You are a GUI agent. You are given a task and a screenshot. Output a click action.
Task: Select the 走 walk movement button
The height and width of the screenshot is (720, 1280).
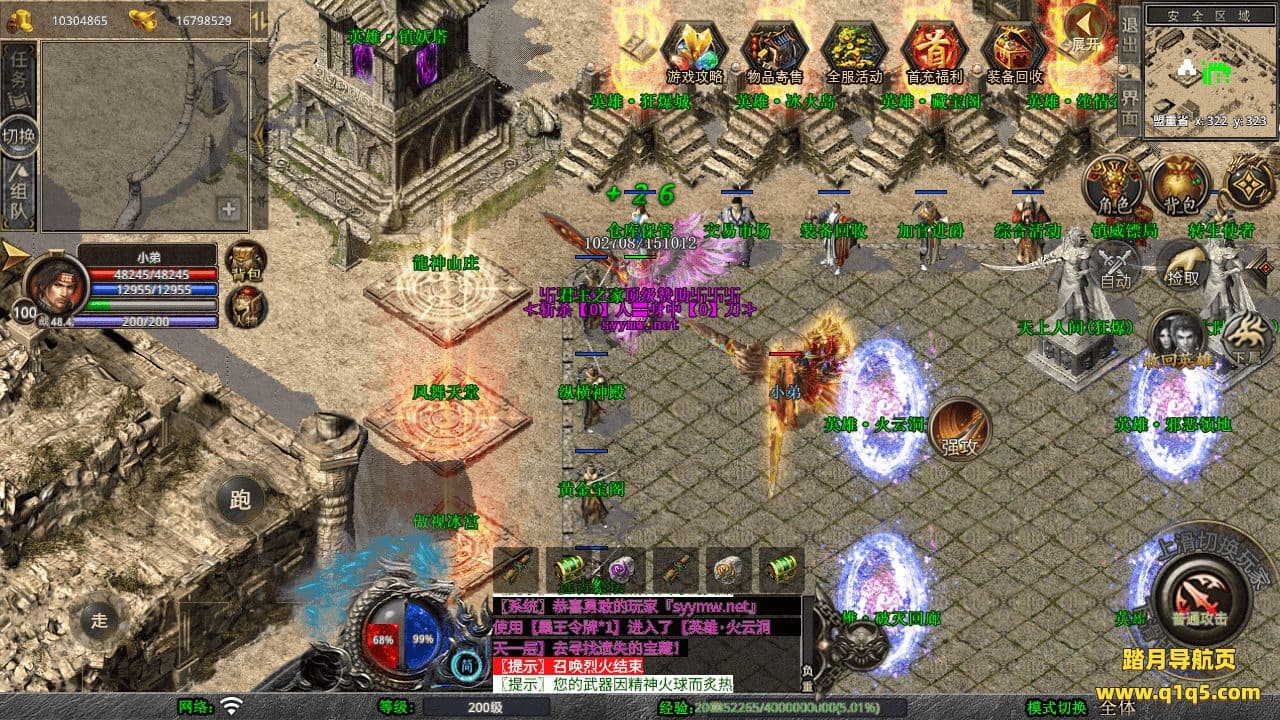[99, 620]
